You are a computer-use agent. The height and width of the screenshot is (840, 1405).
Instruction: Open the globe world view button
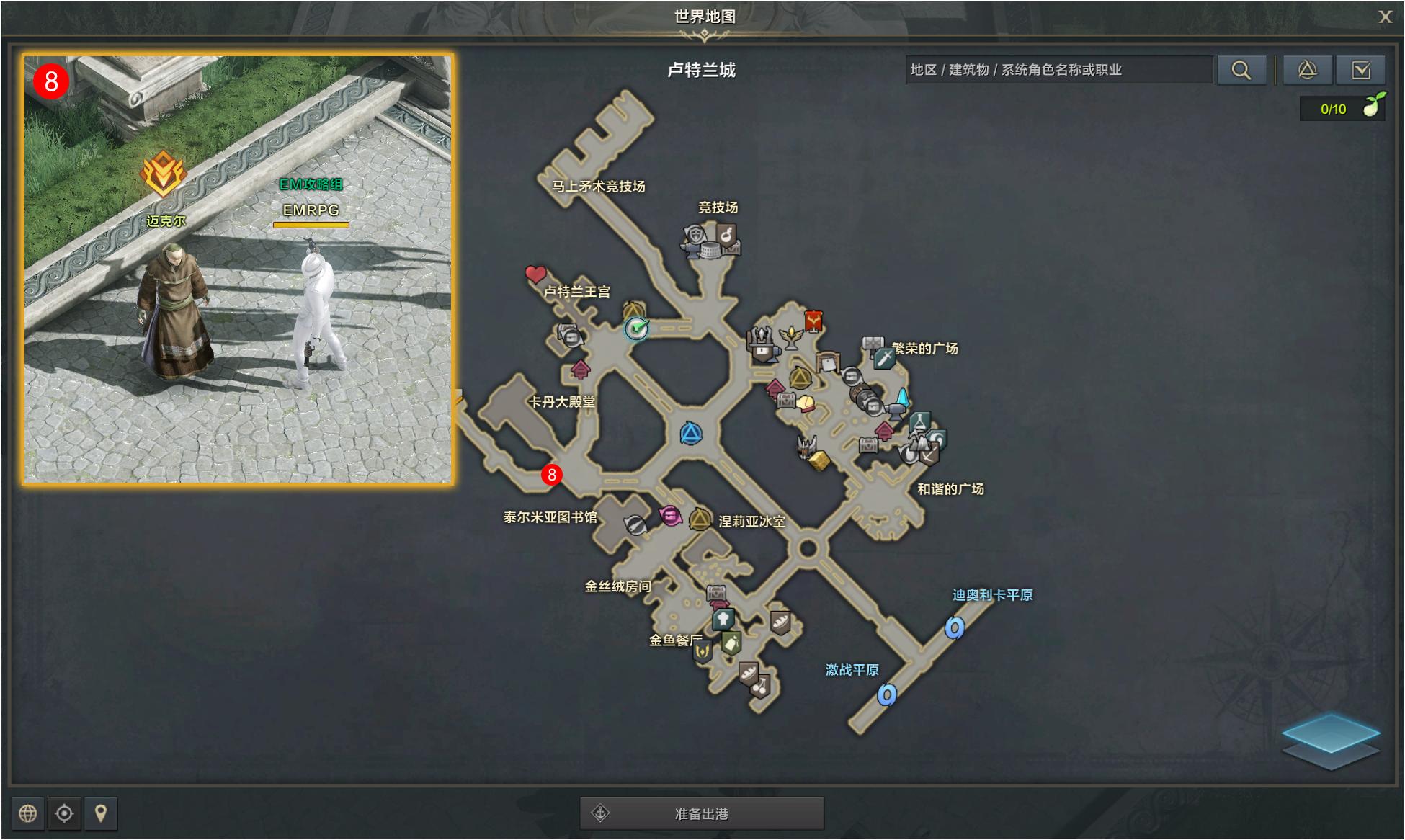28,813
